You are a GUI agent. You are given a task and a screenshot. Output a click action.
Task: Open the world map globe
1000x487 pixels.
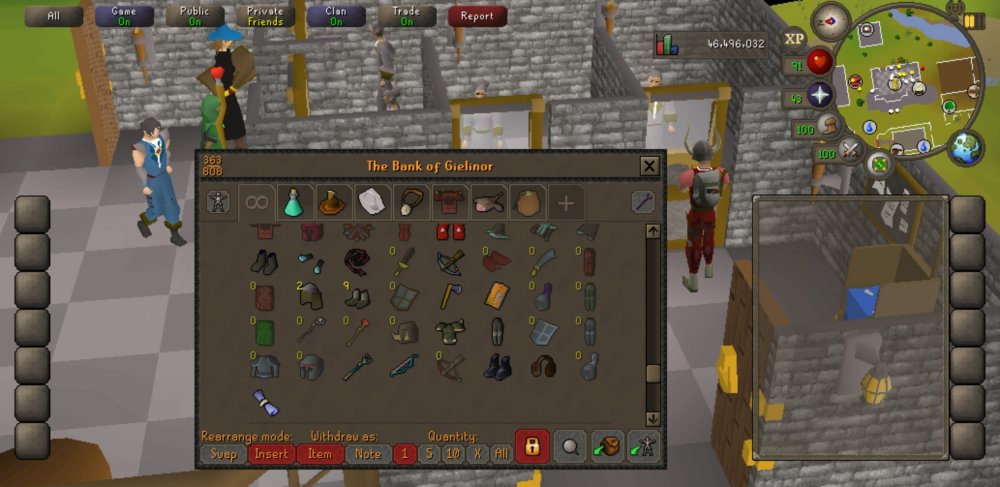pos(965,147)
